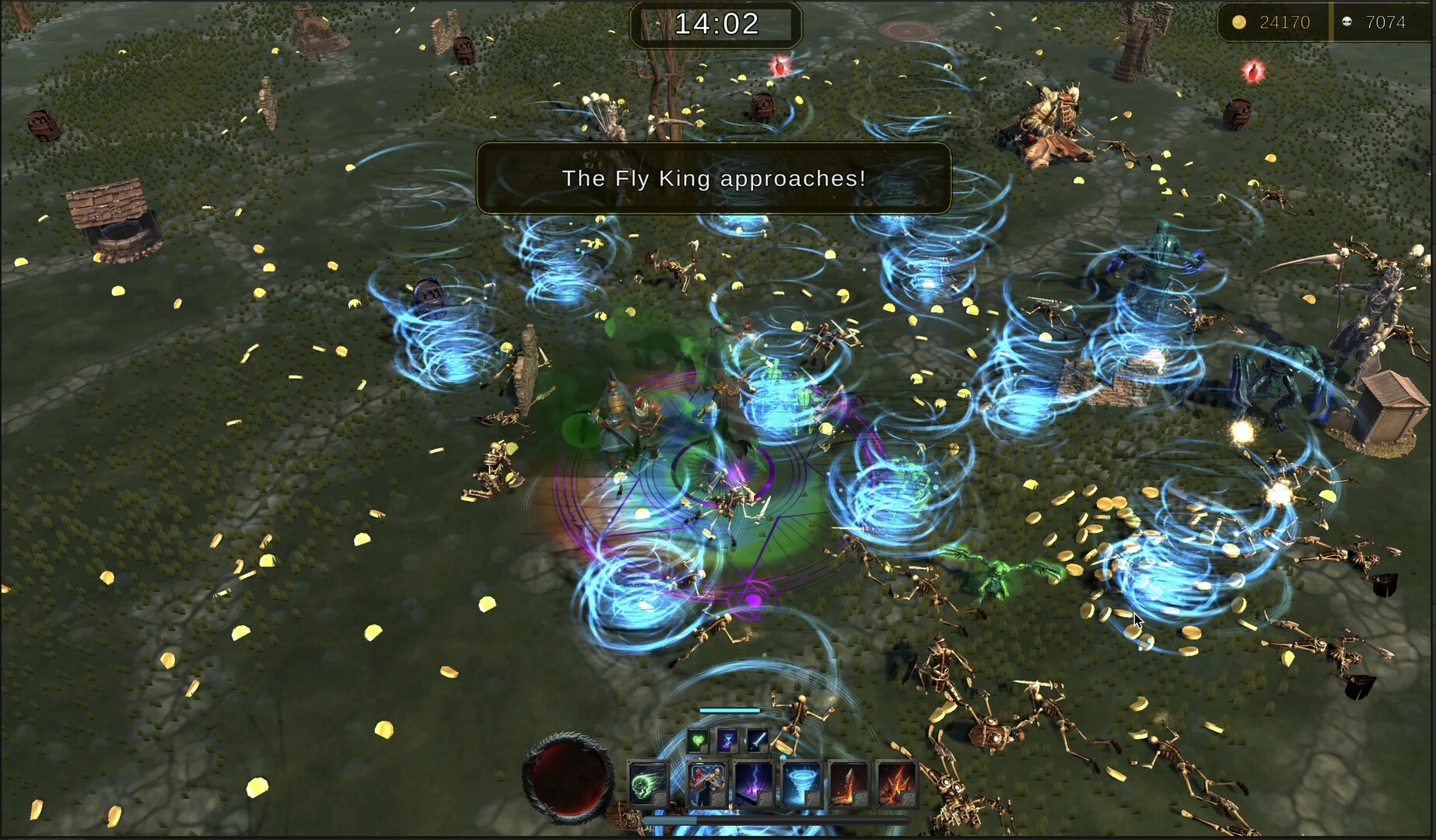Image resolution: width=1436 pixels, height=840 pixels.
Task: Click the upgrade corner tab on meteor ability
Action: 860,797
